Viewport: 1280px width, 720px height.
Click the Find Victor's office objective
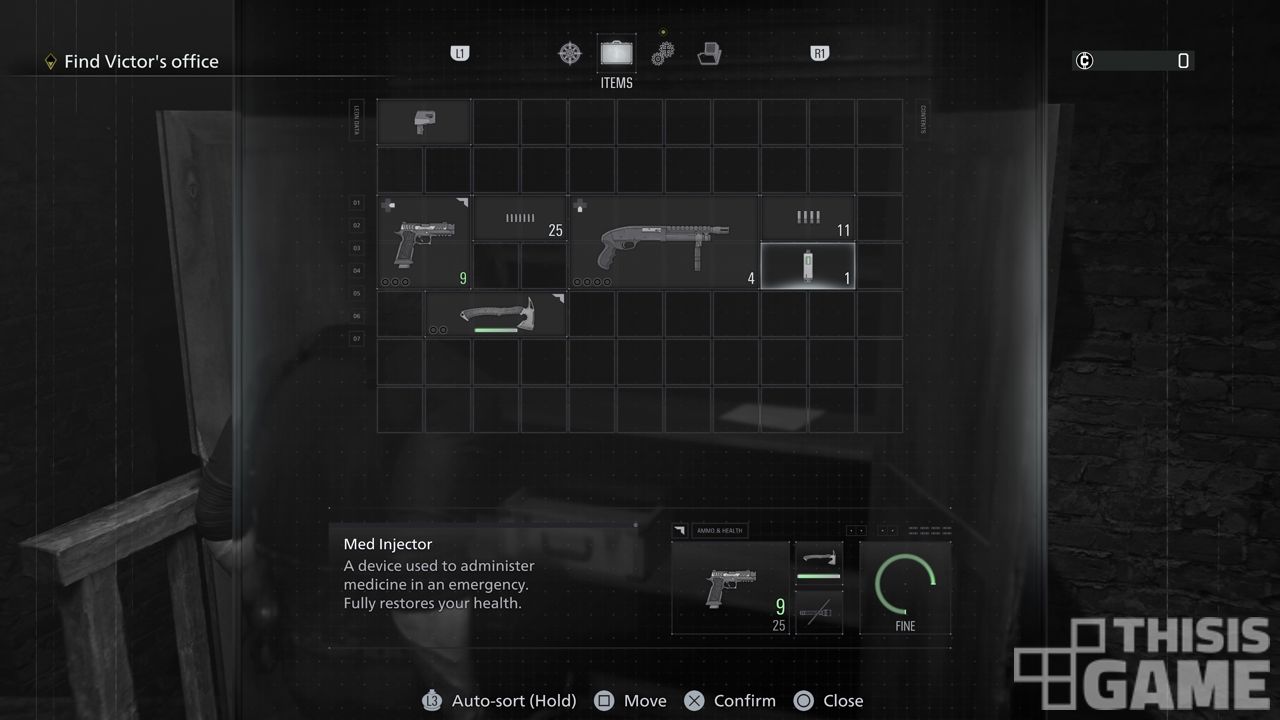click(140, 62)
